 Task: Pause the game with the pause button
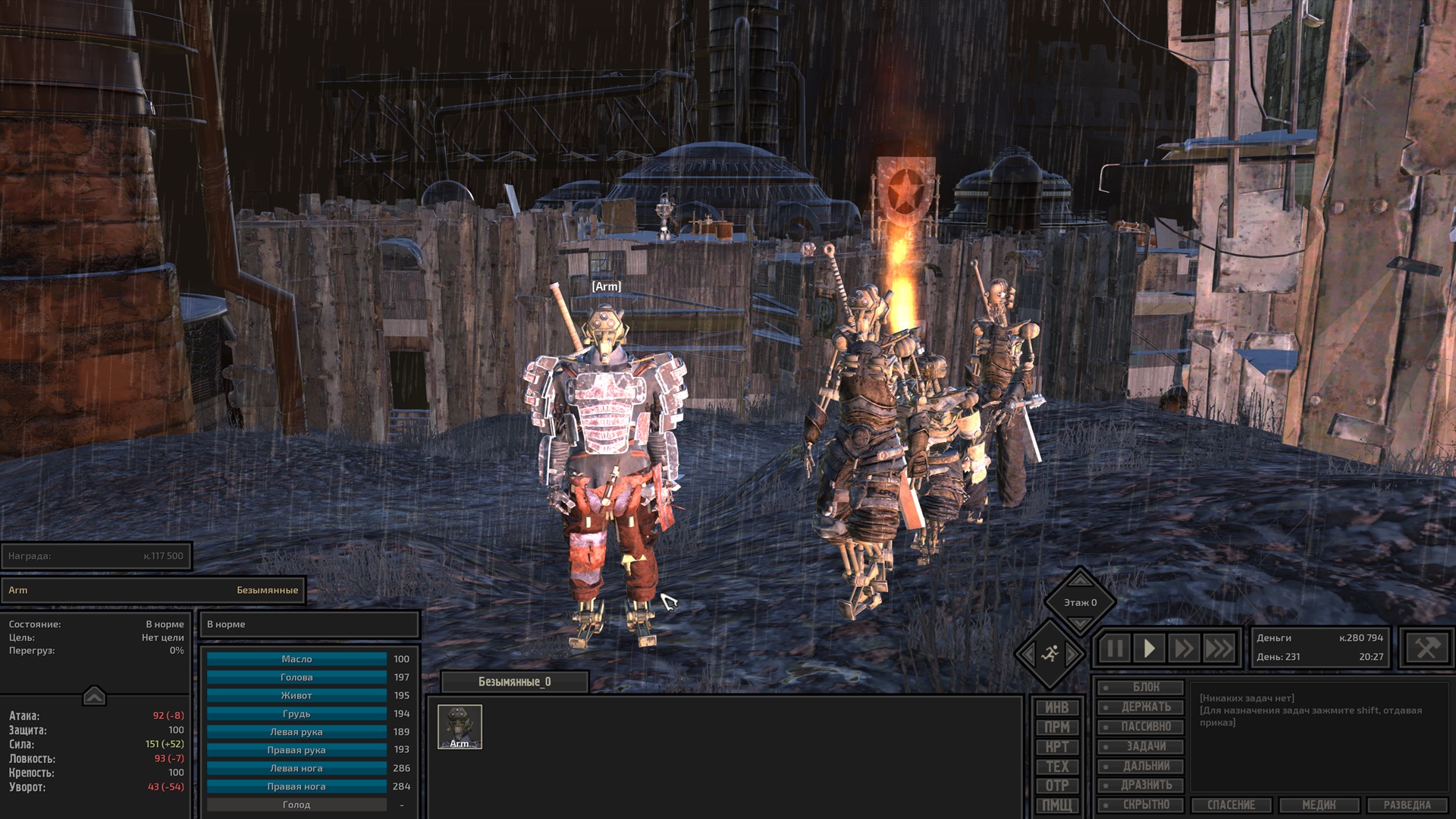click(1114, 649)
